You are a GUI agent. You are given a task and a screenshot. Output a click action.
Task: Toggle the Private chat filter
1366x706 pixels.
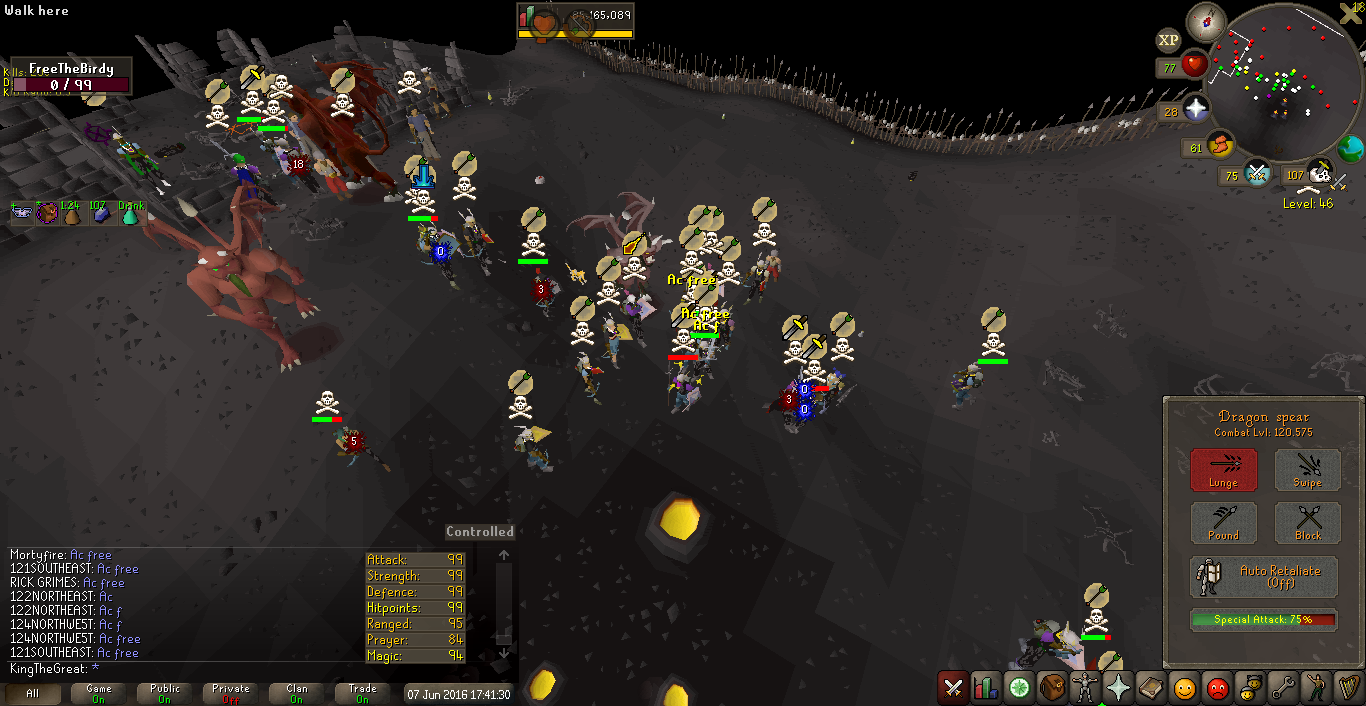[230, 693]
